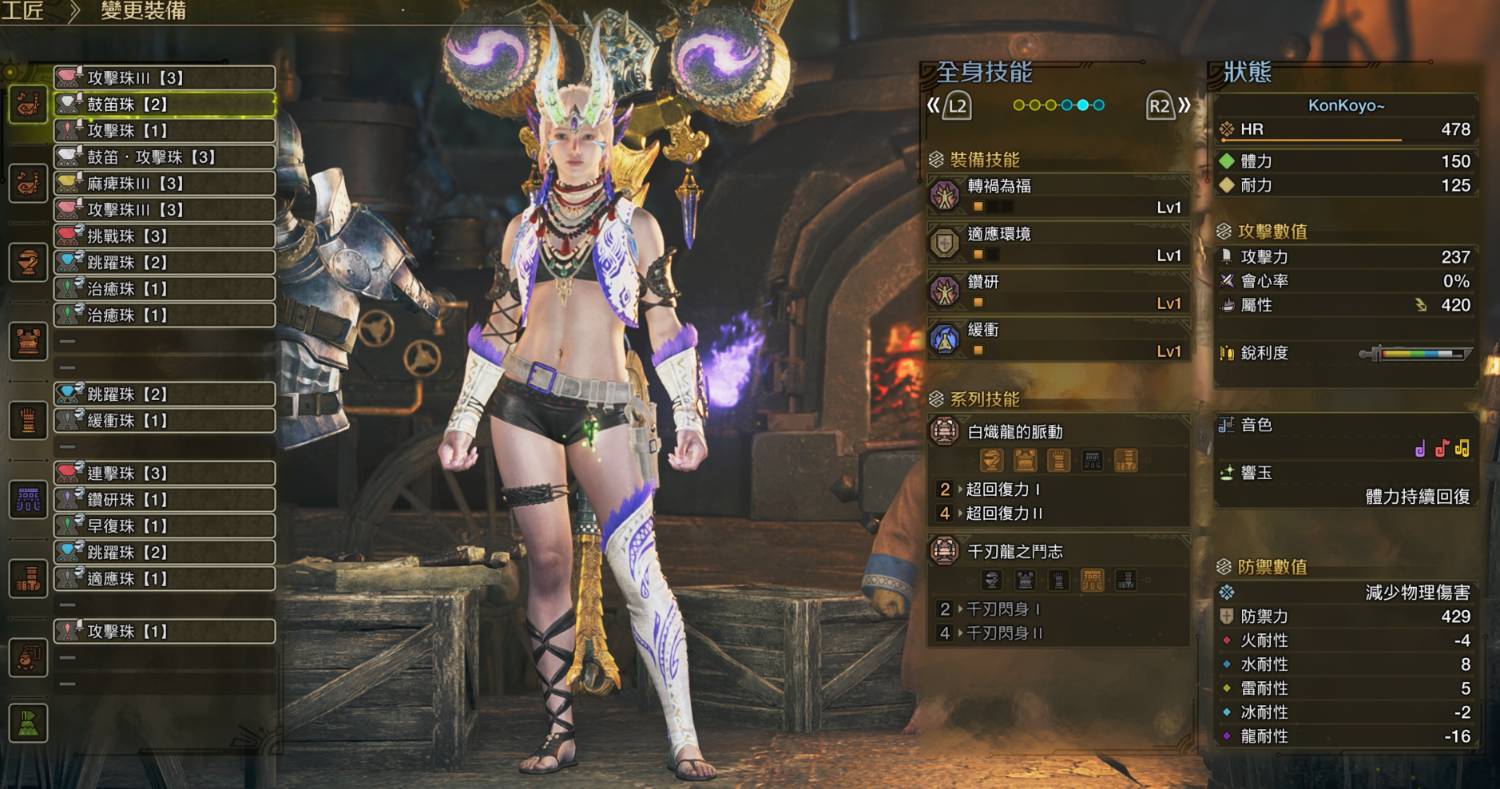The width and height of the screenshot is (1500, 789).
Task: Select the 麻痺珠III【3】 decoration slot
Action: [164, 183]
